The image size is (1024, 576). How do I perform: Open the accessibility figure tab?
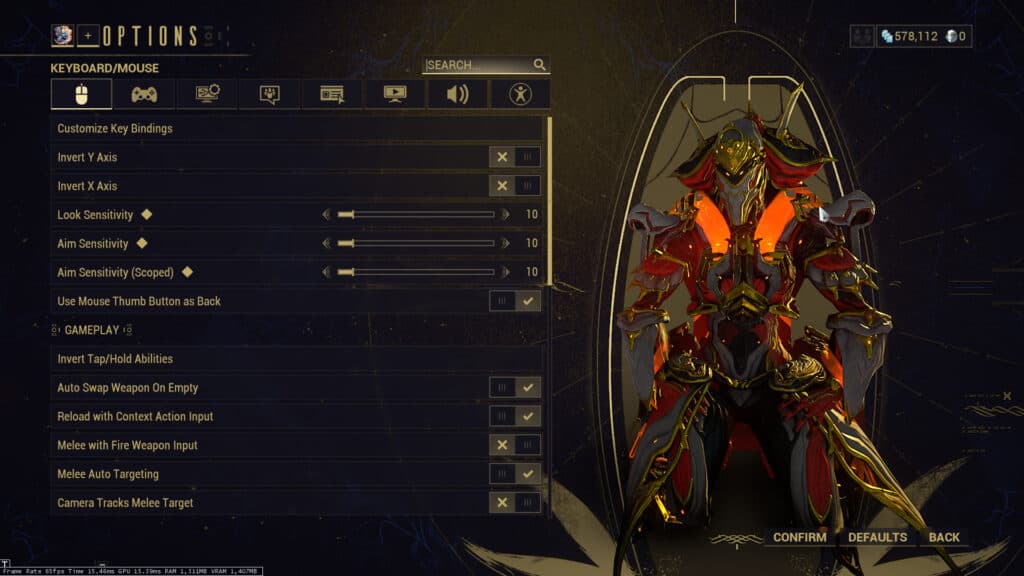coord(520,94)
